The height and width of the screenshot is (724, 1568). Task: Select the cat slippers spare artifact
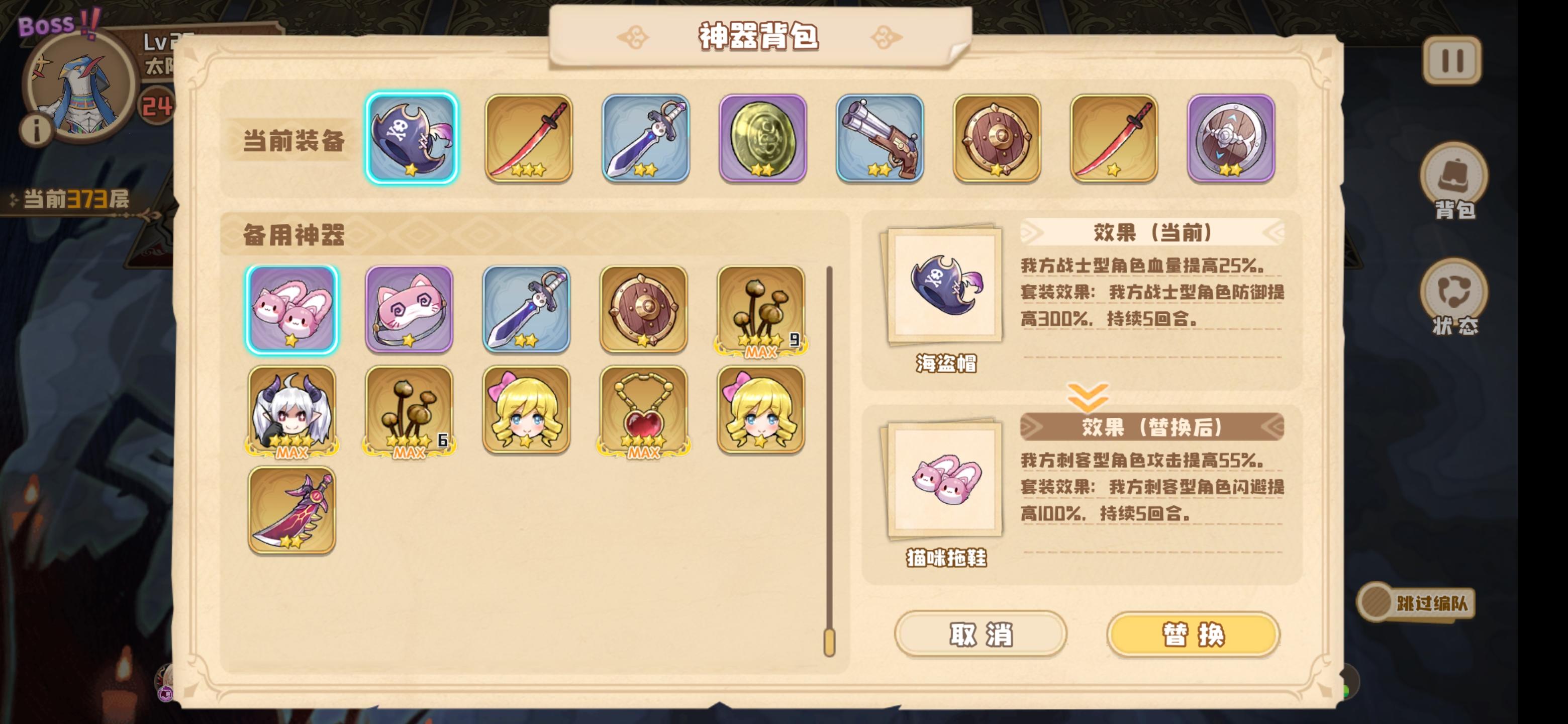click(291, 308)
